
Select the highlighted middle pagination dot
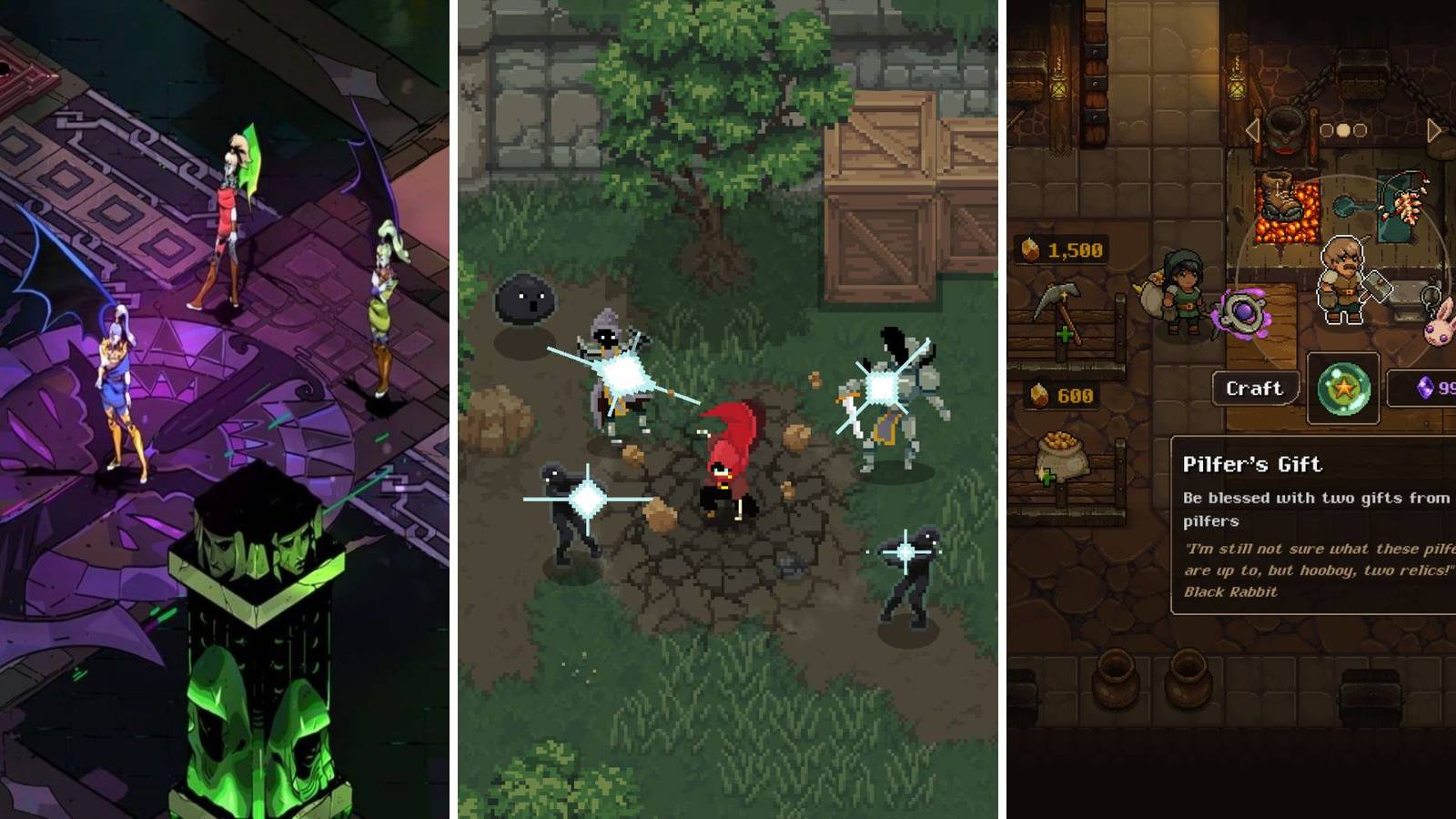coord(1345,129)
